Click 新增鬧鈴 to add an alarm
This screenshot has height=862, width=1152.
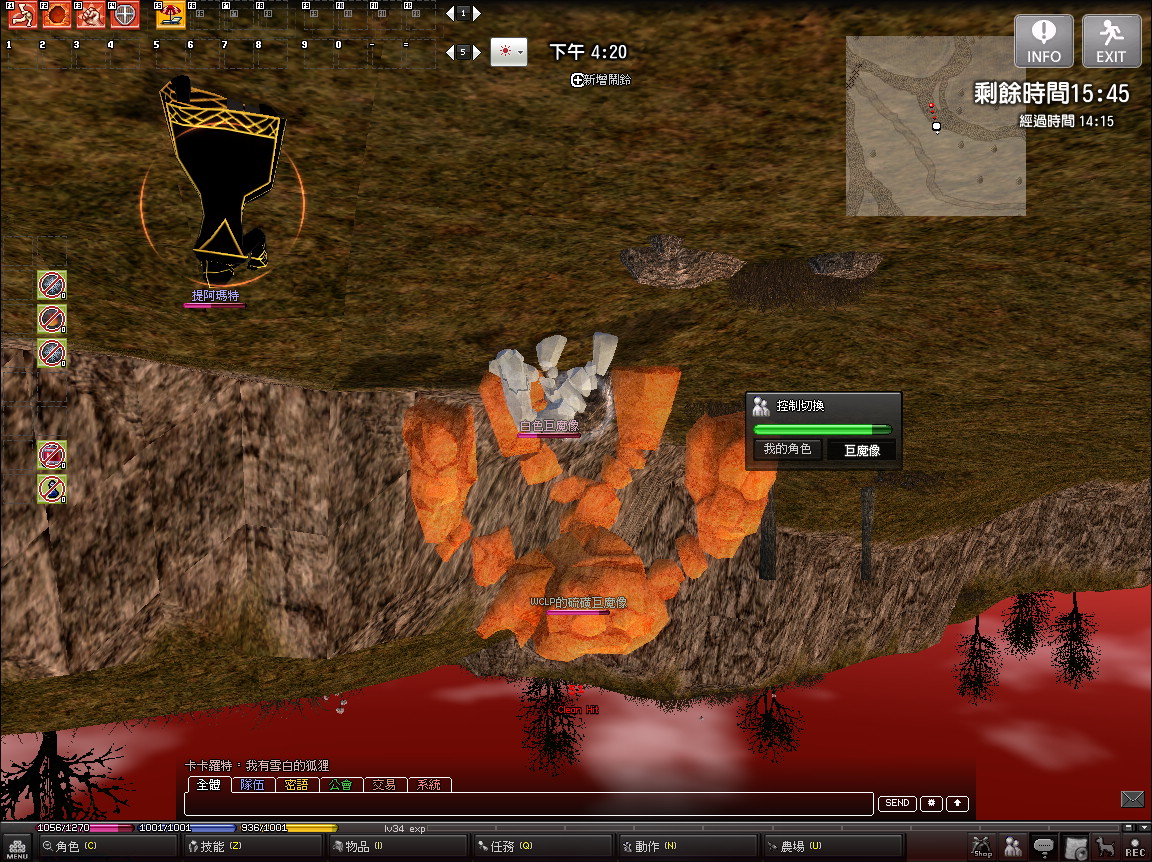(x=601, y=80)
